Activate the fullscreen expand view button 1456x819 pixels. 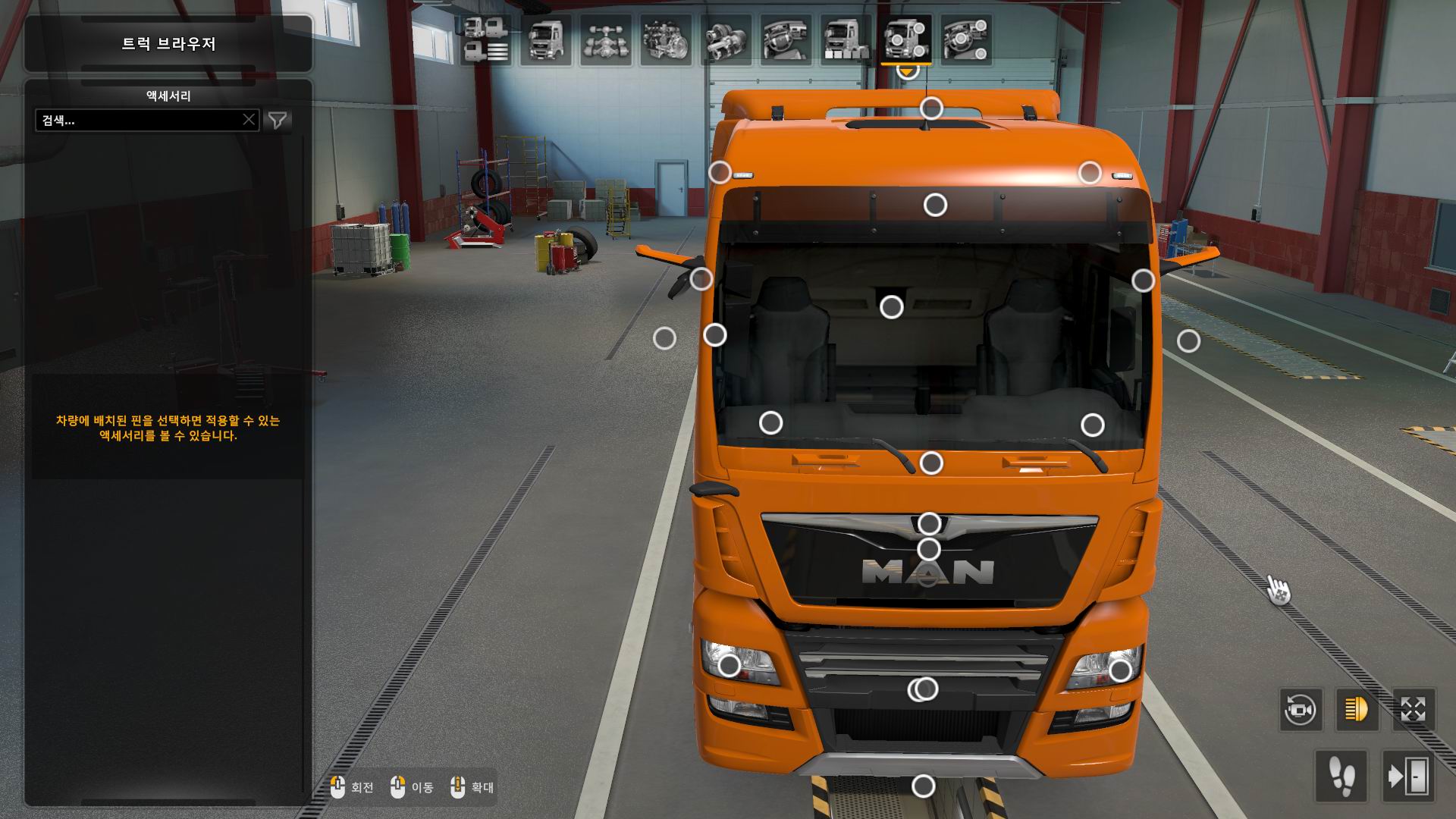(1413, 711)
